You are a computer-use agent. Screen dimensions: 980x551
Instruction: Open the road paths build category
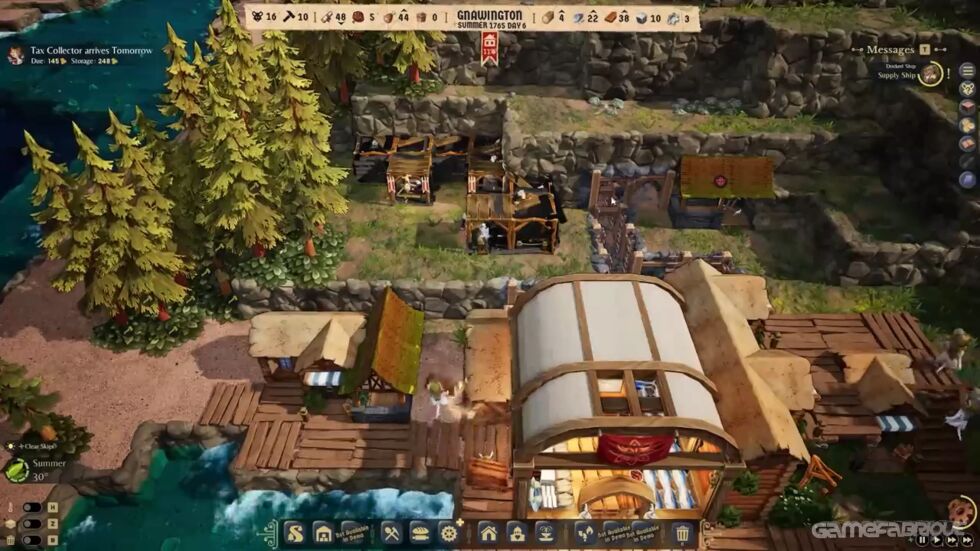pyautogui.click(x=296, y=533)
